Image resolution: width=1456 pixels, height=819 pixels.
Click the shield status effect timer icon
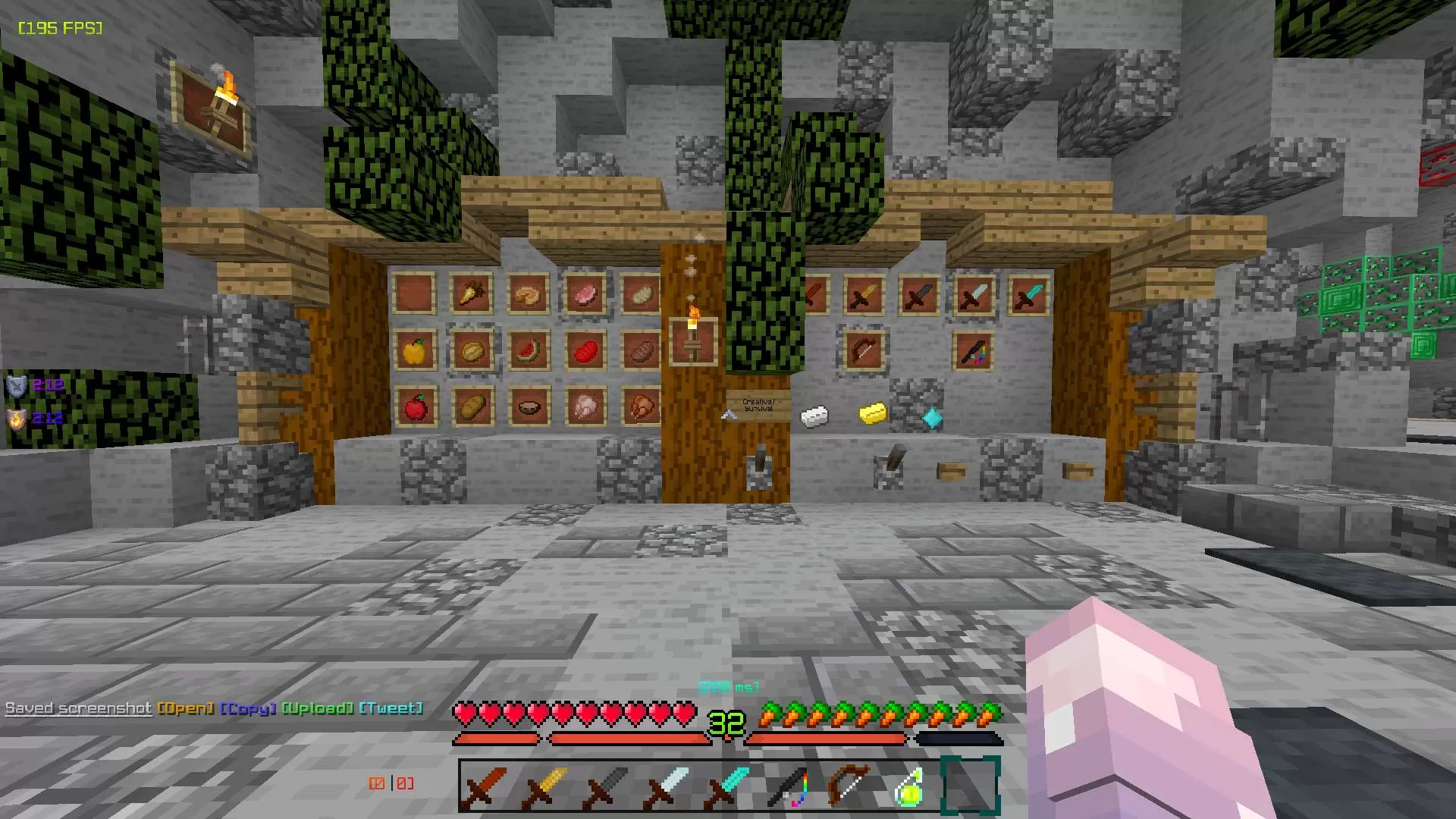tap(16, 384)
